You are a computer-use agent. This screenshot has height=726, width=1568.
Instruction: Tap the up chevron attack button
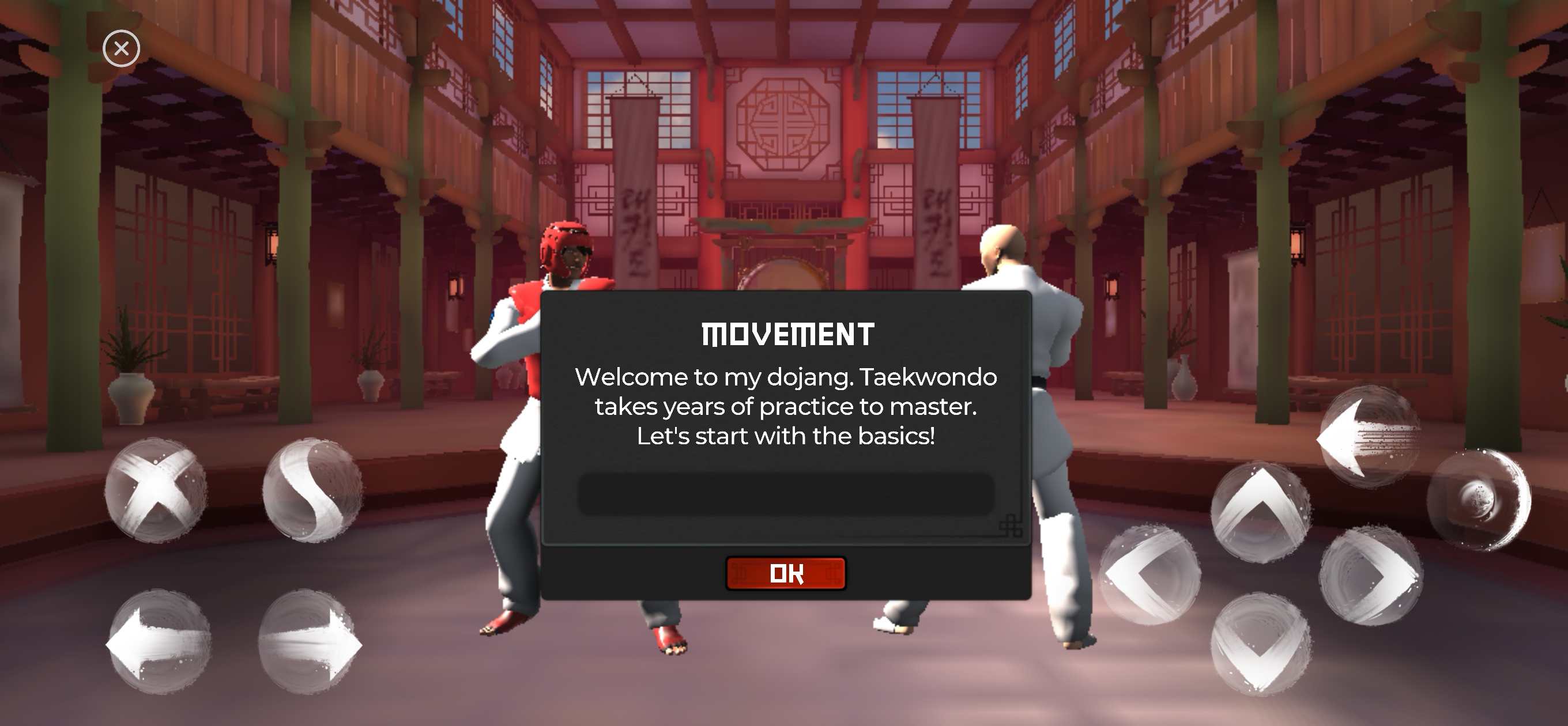click(1260, 512)
